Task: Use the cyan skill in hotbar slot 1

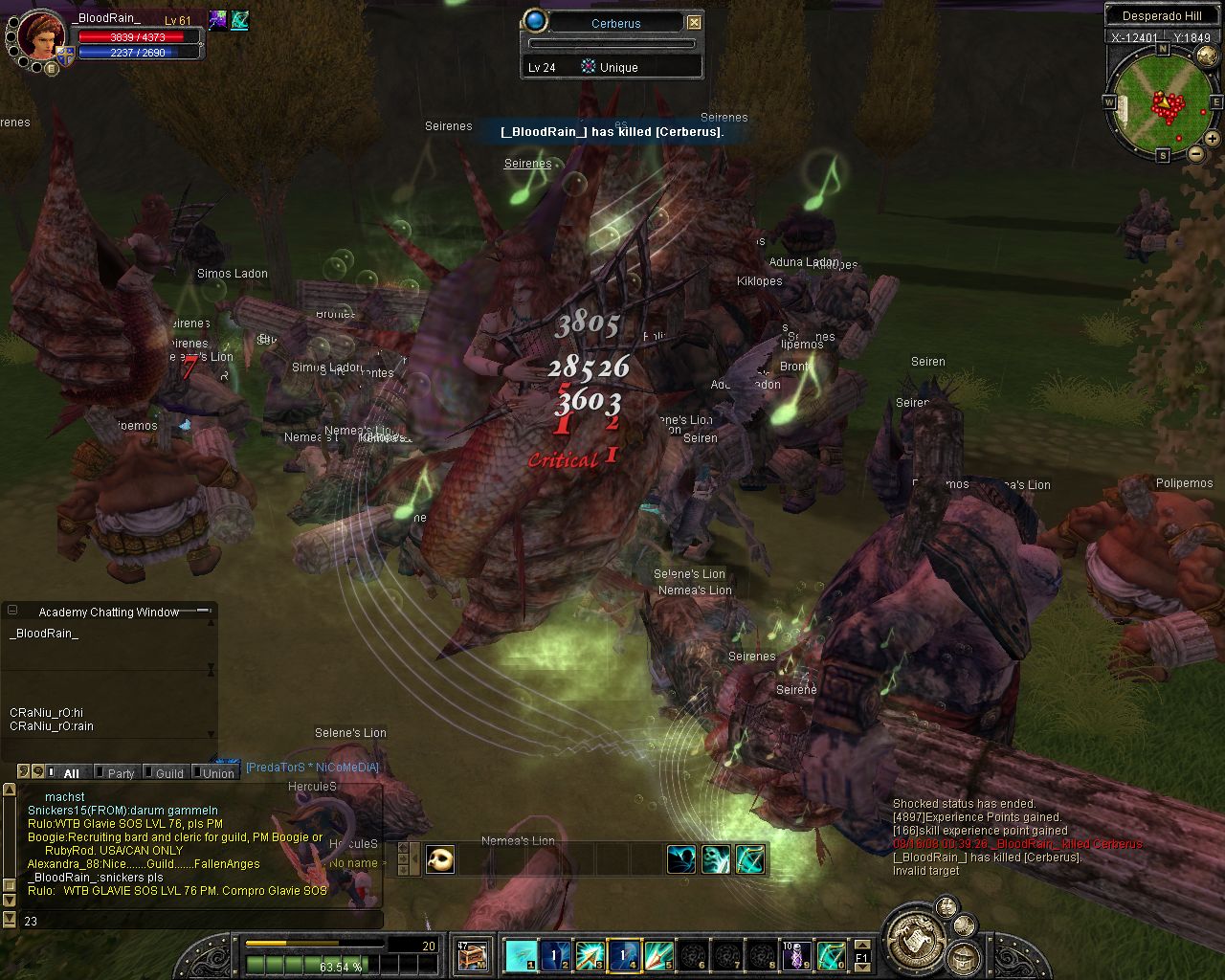Action: (521, 954)
